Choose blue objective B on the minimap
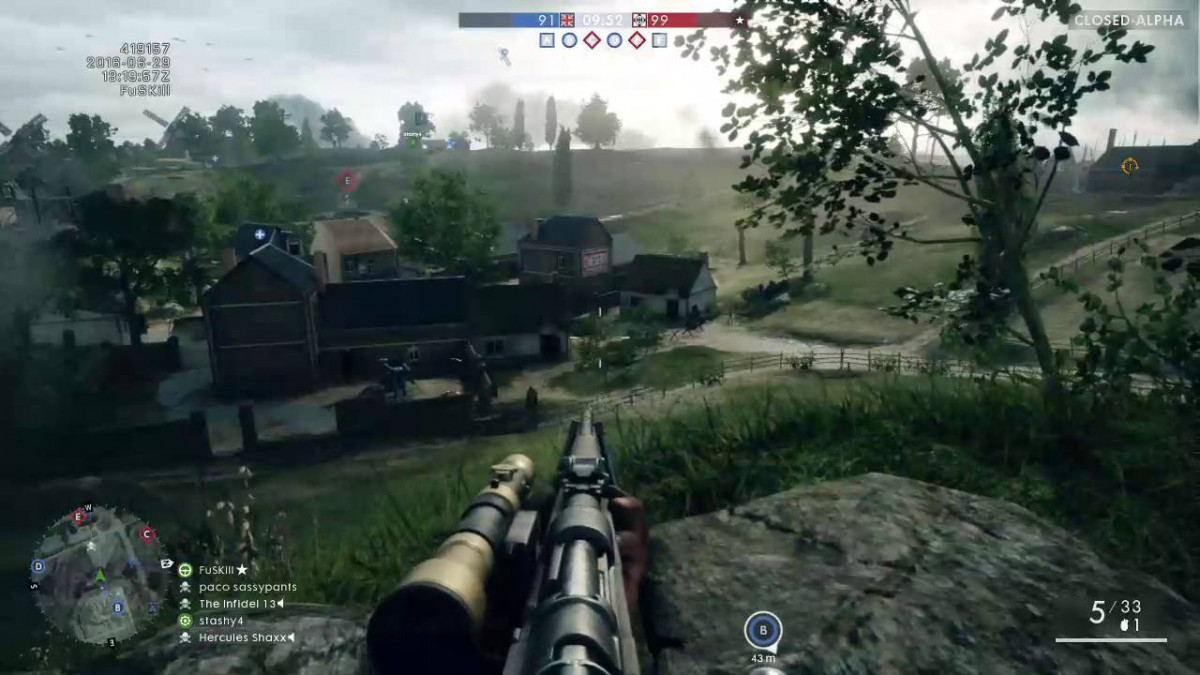The width and height of the screenshot is (1200, 675). click(x=118, y=606)
